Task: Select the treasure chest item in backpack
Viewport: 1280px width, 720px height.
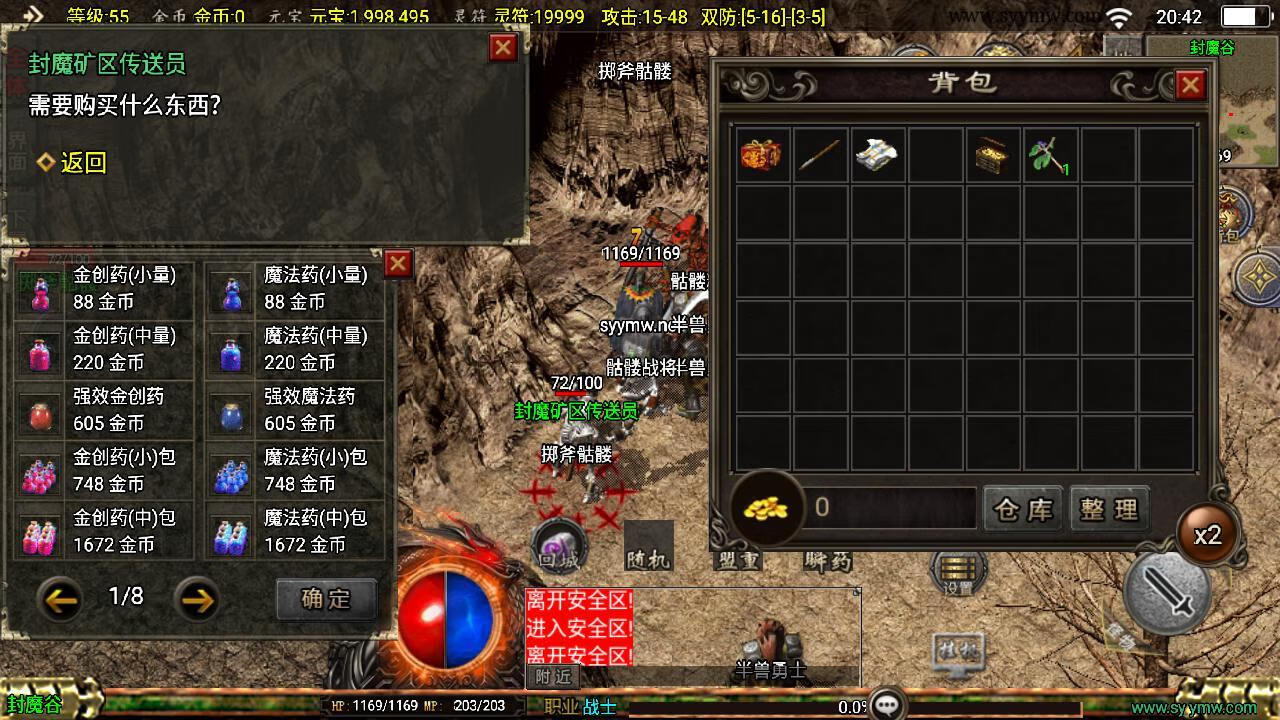Action: [x=994, y=155]
